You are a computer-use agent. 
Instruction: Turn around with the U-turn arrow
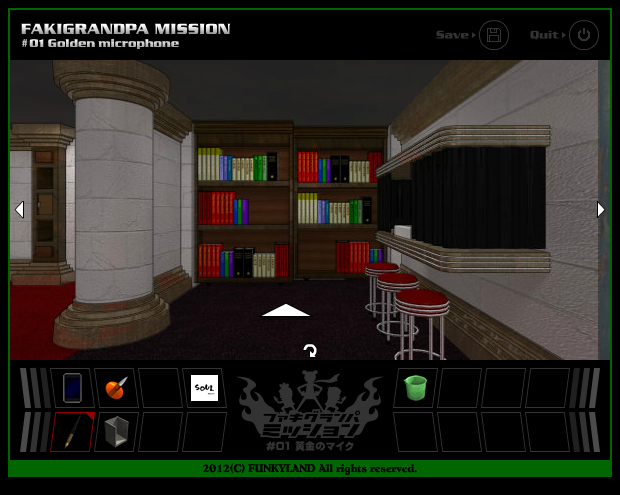(x=310, y=351)
